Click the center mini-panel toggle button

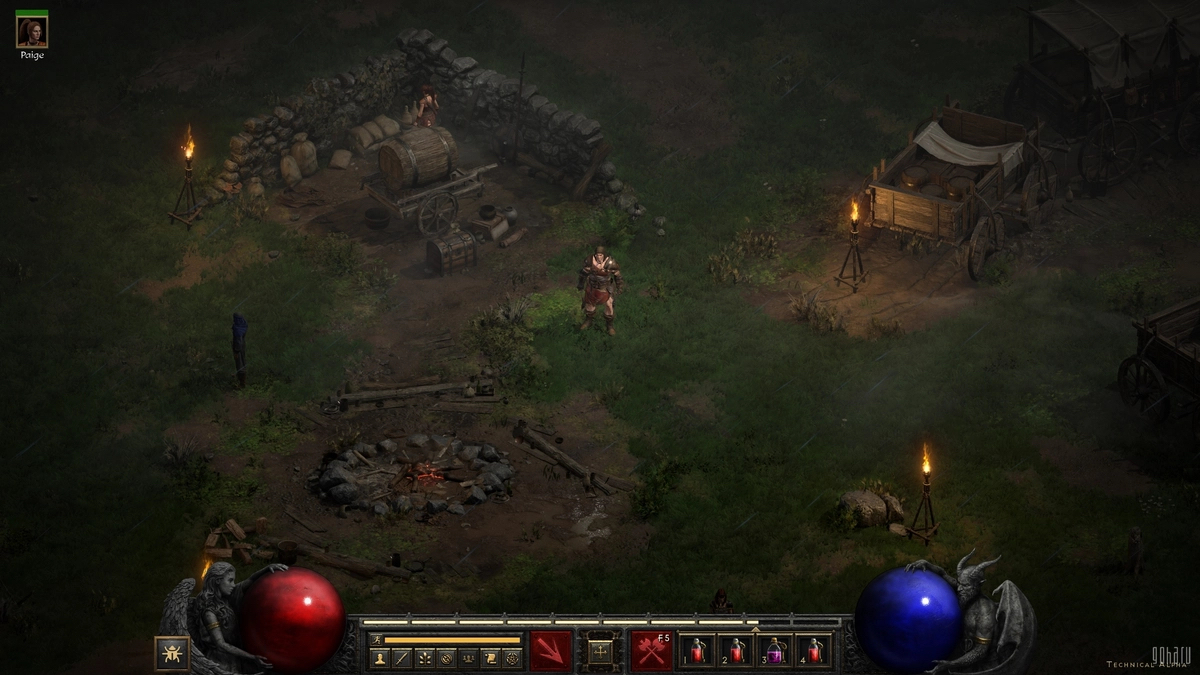click(601, 651)
